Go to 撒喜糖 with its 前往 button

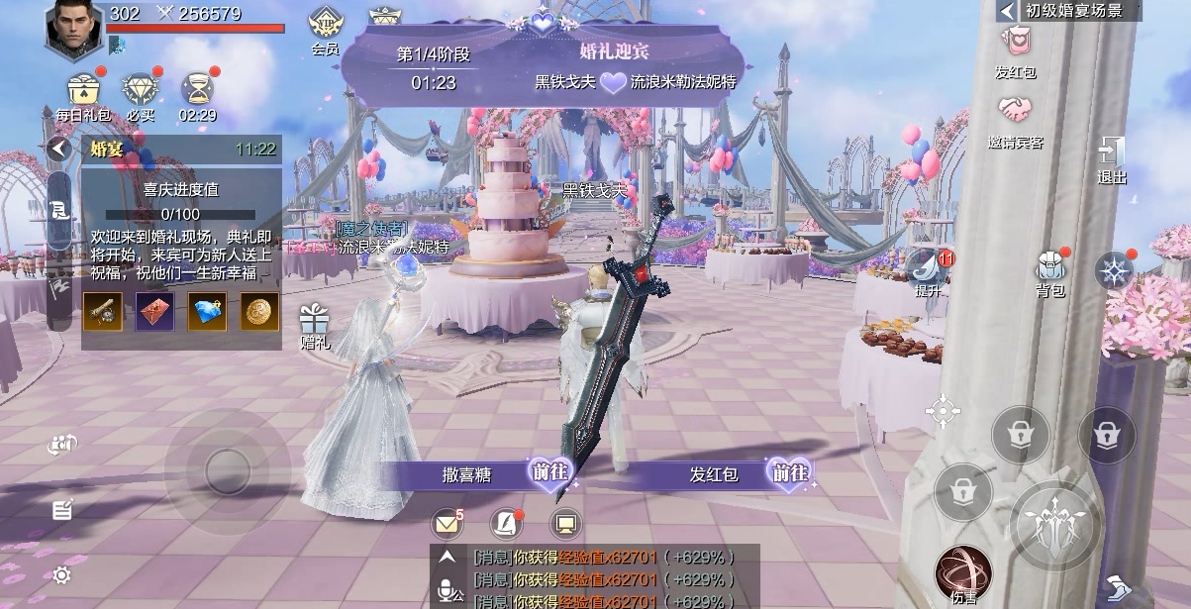click(x=549, y=474)
